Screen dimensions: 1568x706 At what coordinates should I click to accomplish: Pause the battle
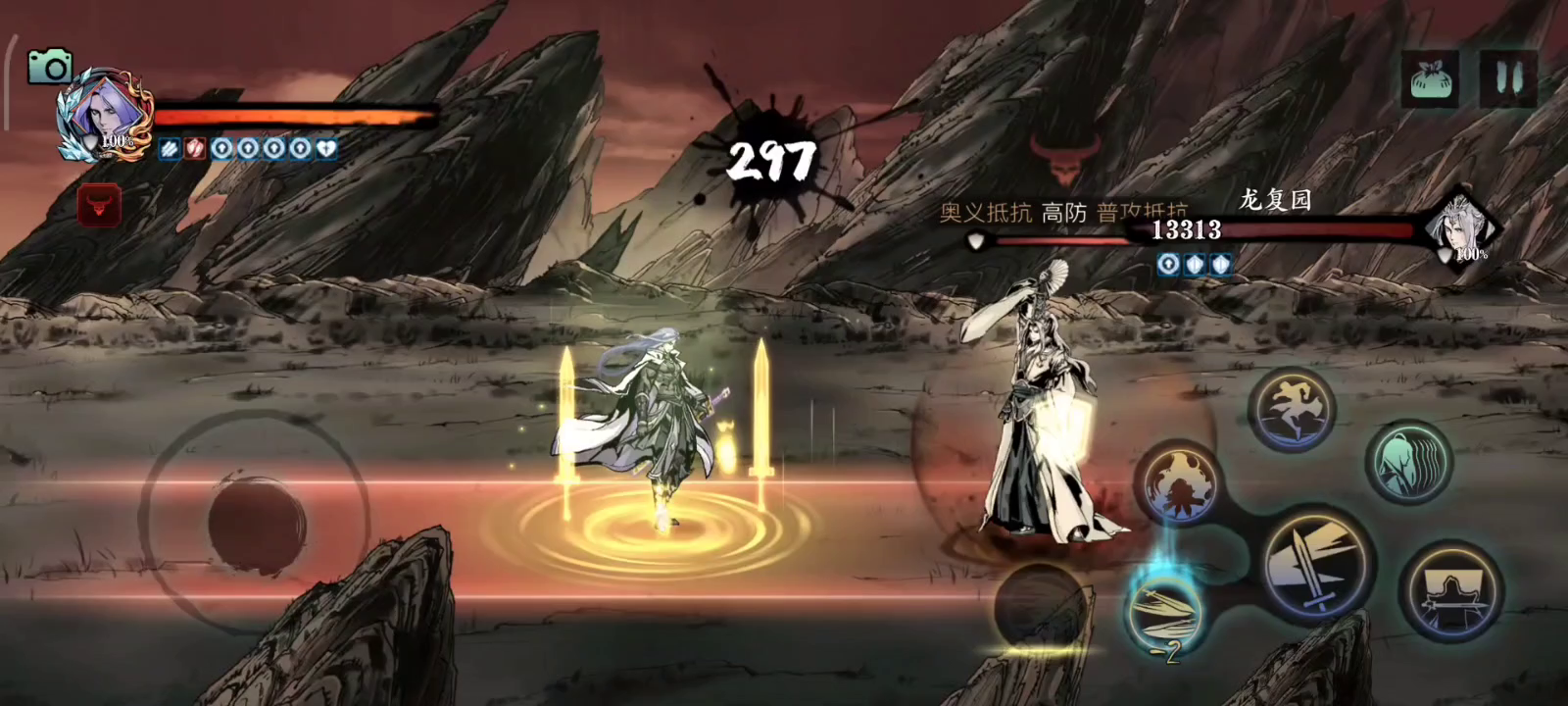click(1508, 78)
